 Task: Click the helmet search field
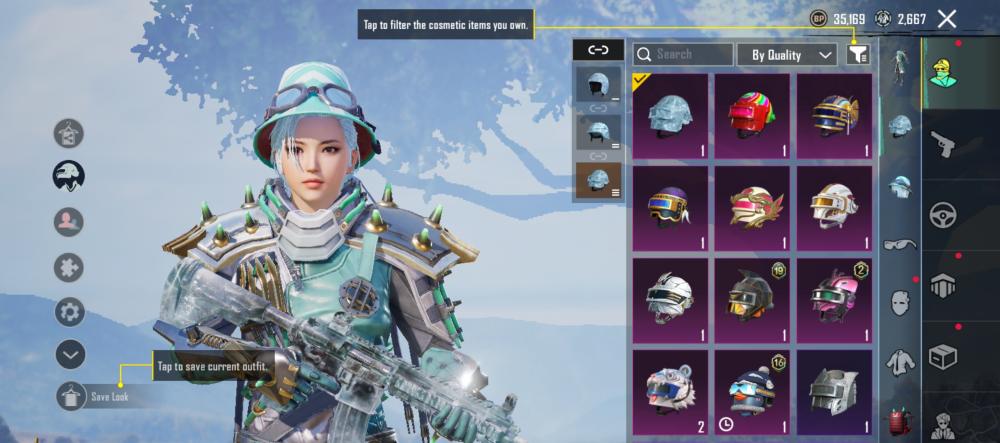pyautogui.click(x=683, y=55)
